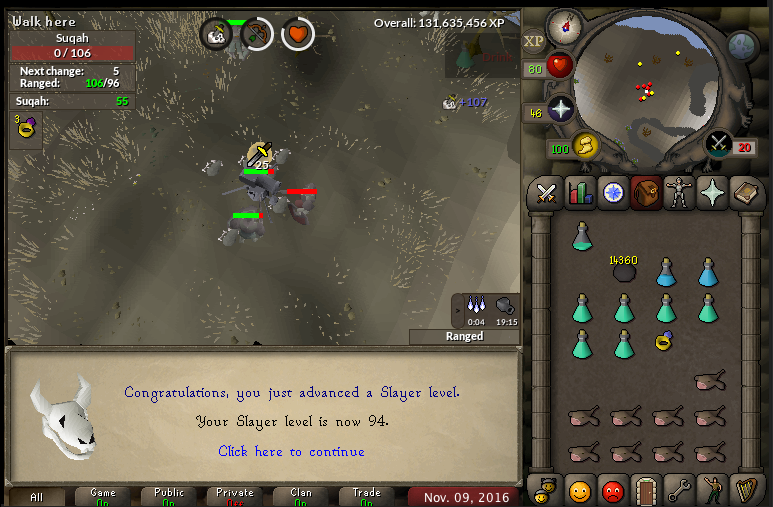This screenshot has width=773, height=507.
Task: Open the Quest List tab
Action: pyautogui.click(x=613, y=192)
